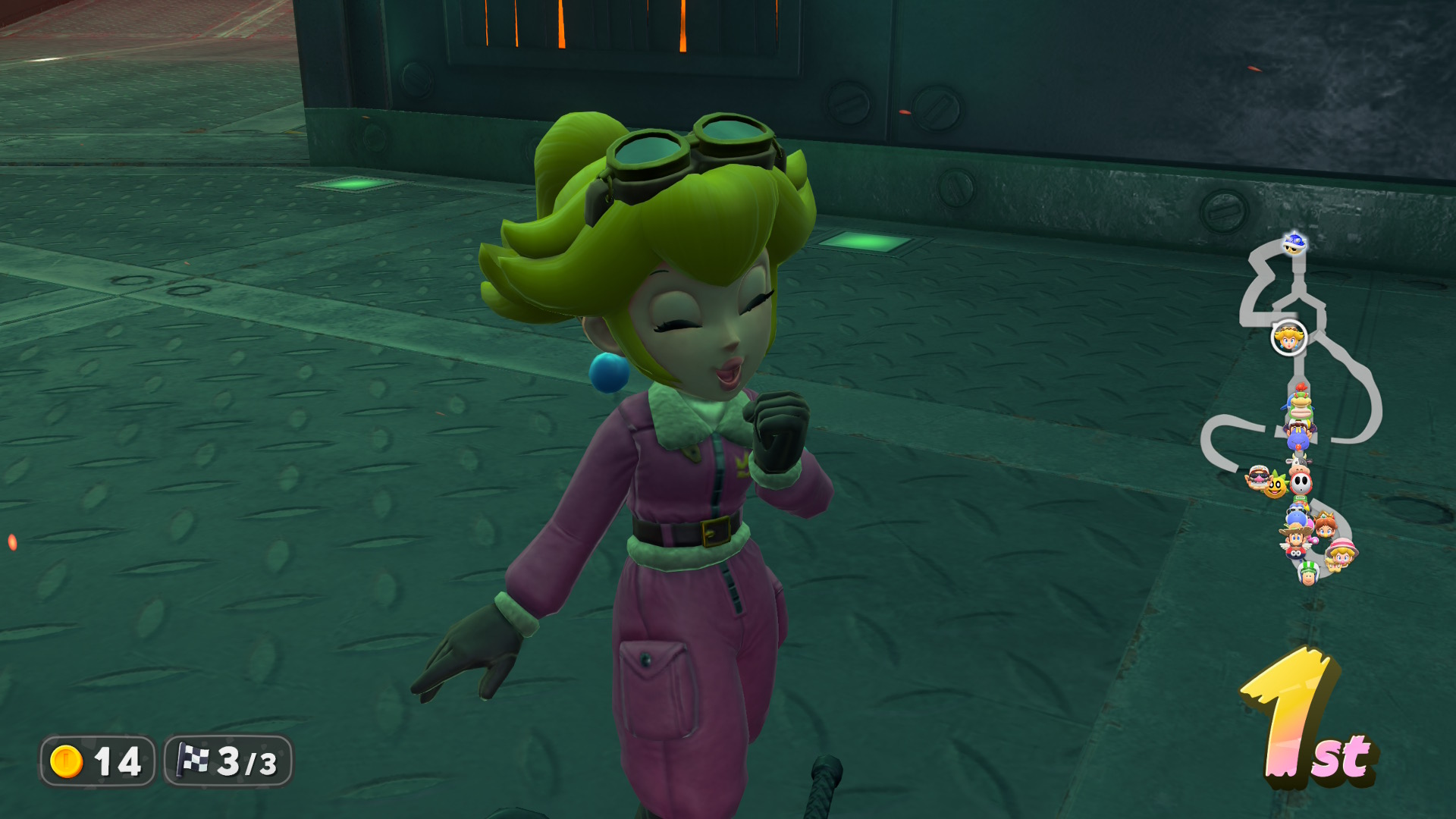Click the Shy Guy racer marker
The image size is (1456, 819).
(x=1301, y=483)
